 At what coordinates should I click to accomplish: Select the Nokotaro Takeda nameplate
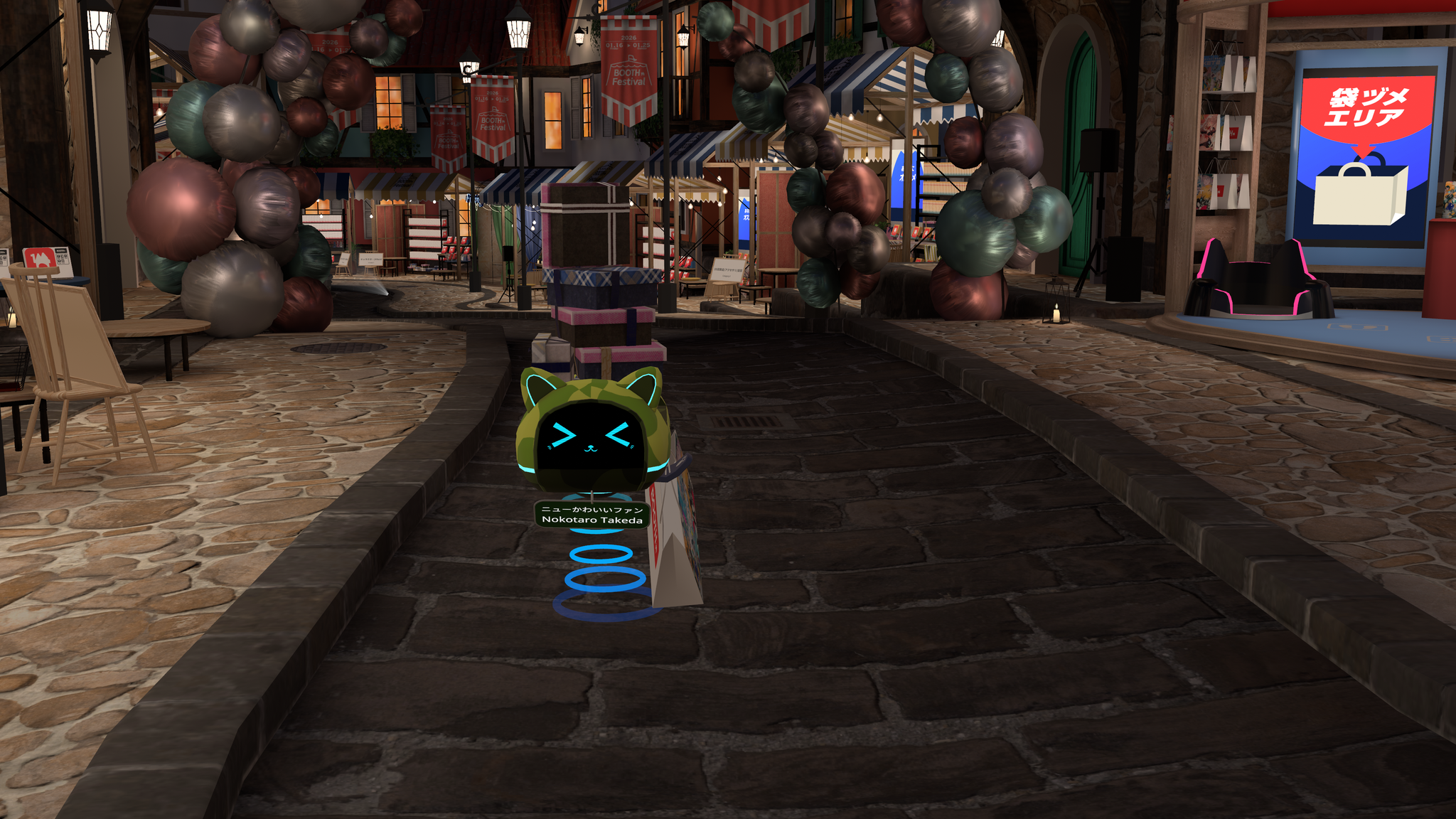pos(591,515)
